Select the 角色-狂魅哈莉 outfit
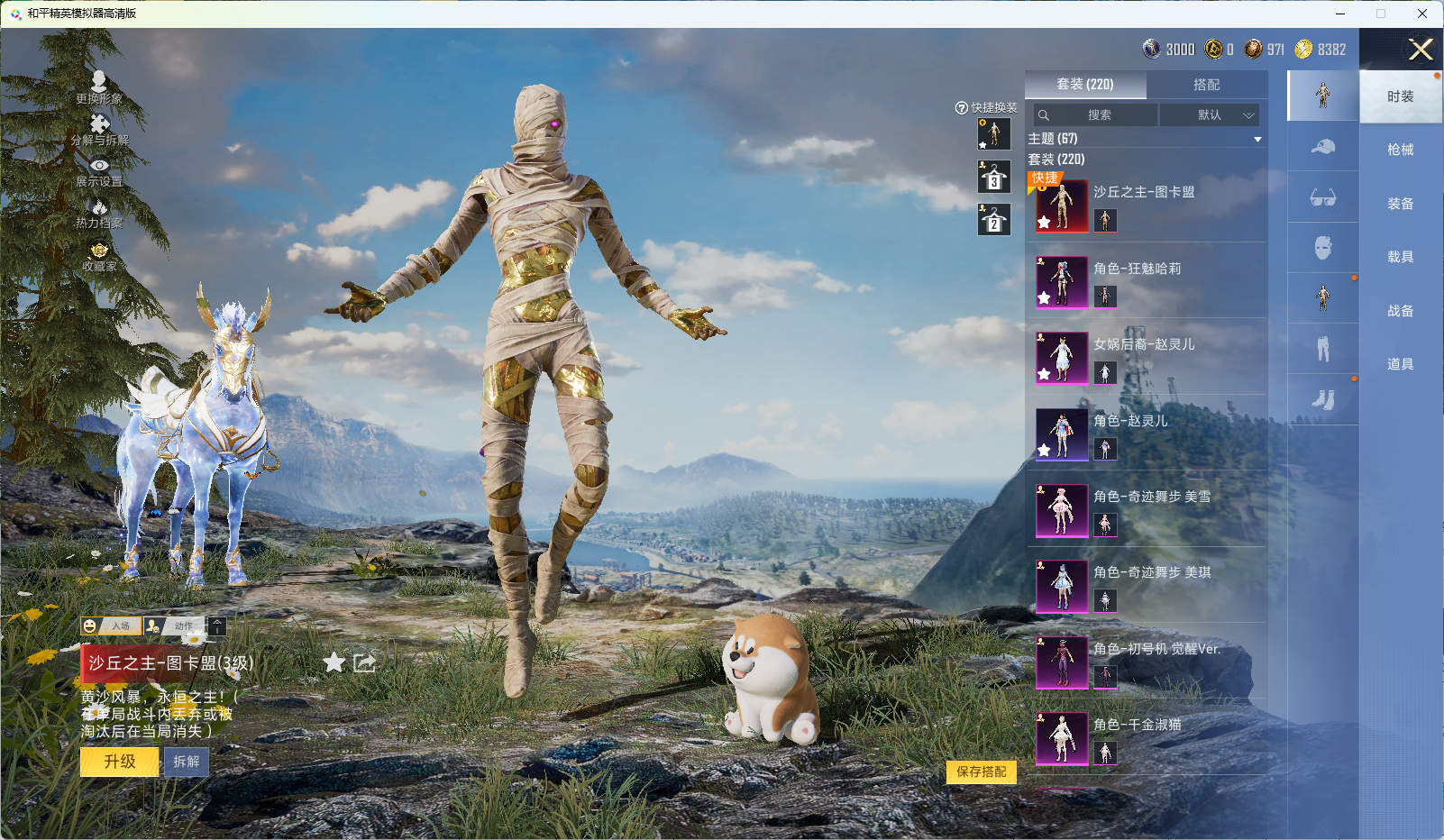The height and width of the screenshot is (840, 1444). [1137, 269]
